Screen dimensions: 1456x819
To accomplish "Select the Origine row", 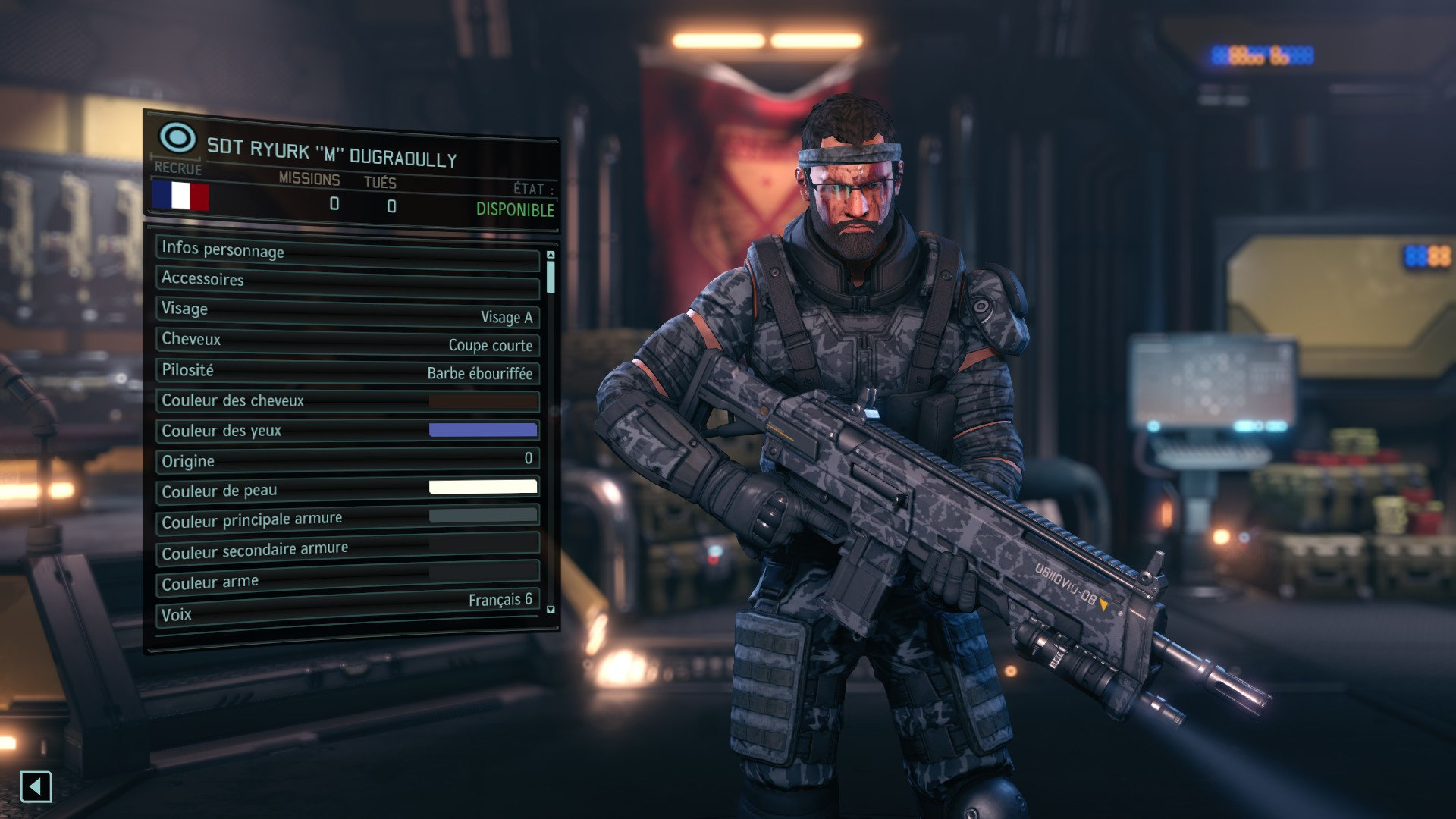I will [347, 460].
